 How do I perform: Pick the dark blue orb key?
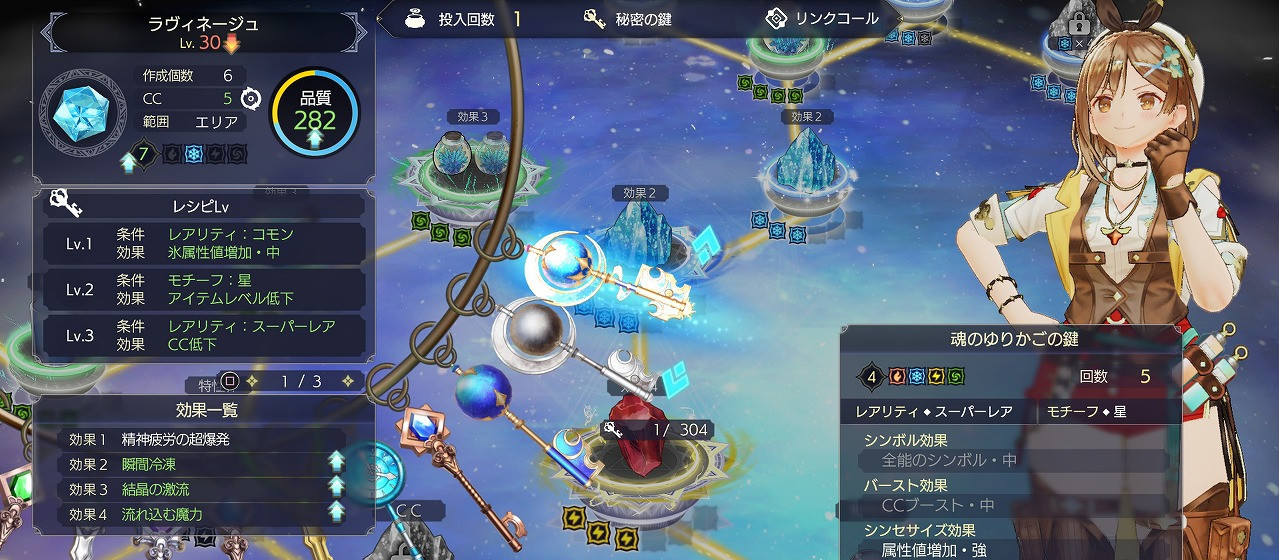pyautogui.click(x=486, y=392)
